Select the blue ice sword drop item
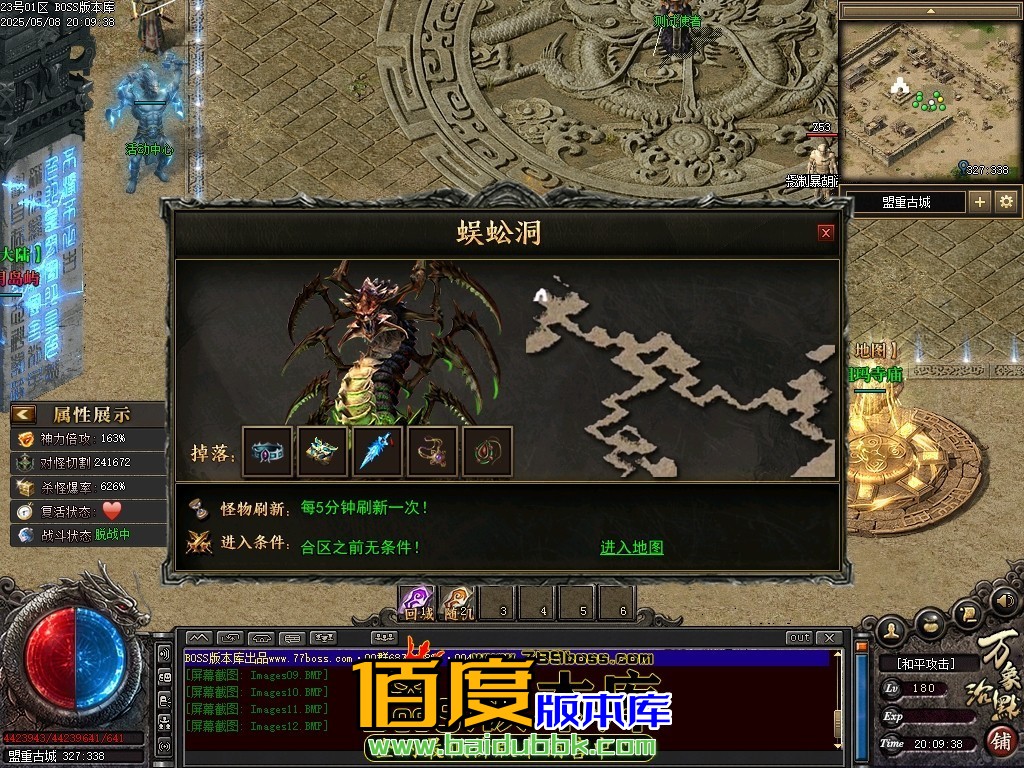Image resolution: width=1024 pixels, height=768 pixels. click(x=378, y=452)
